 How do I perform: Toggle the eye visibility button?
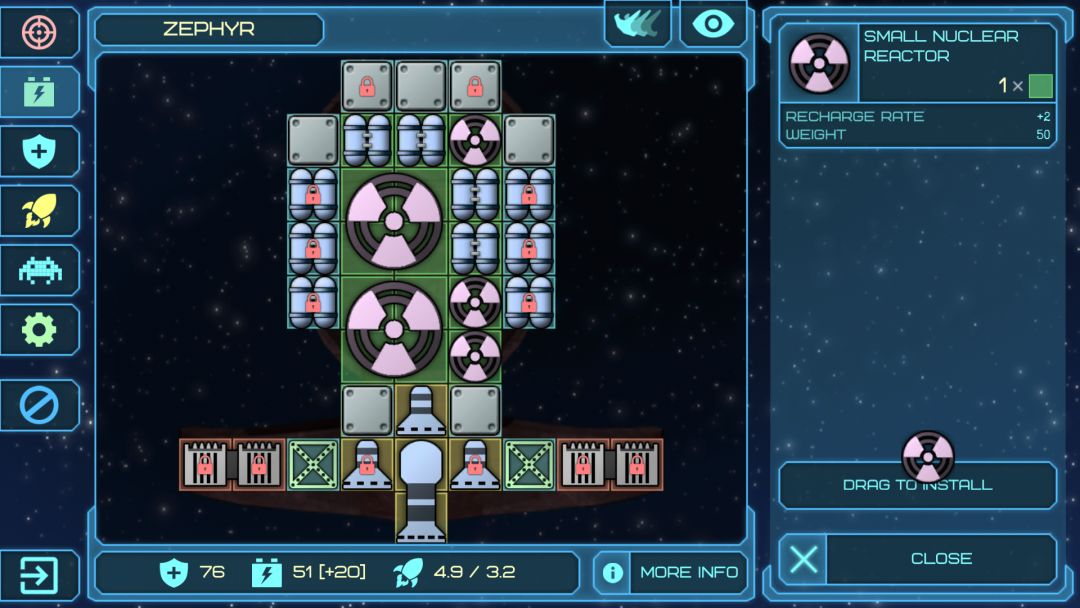713,25
